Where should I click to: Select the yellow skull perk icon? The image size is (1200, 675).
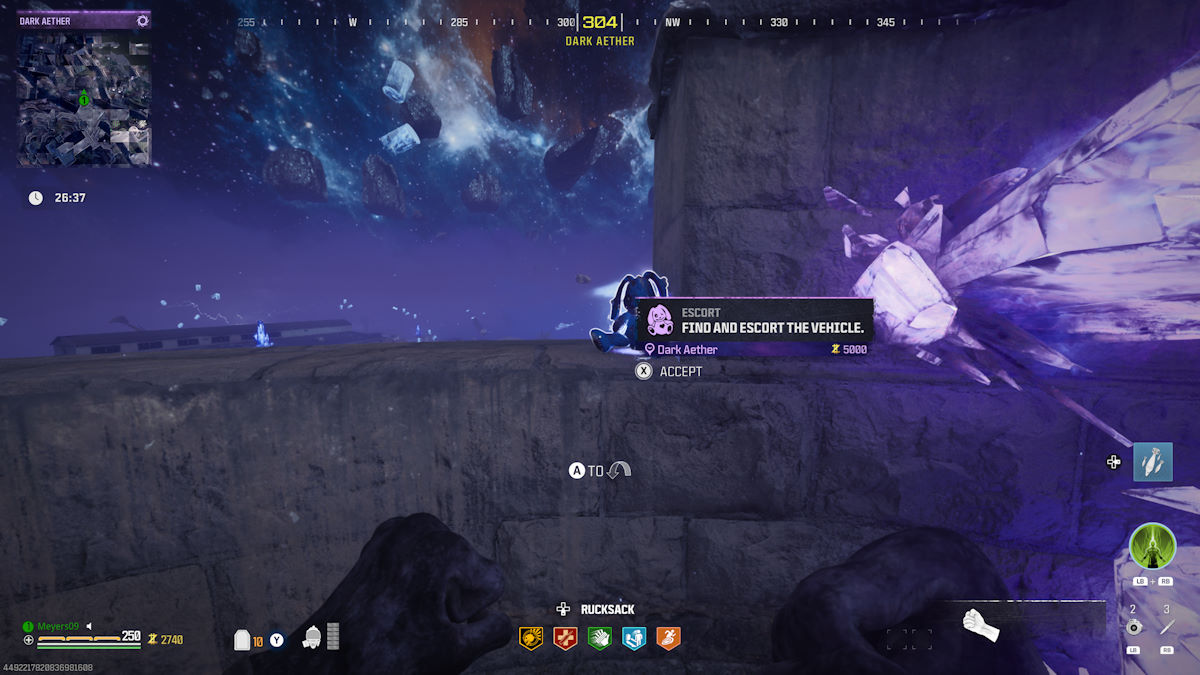[x=531, y=637]
